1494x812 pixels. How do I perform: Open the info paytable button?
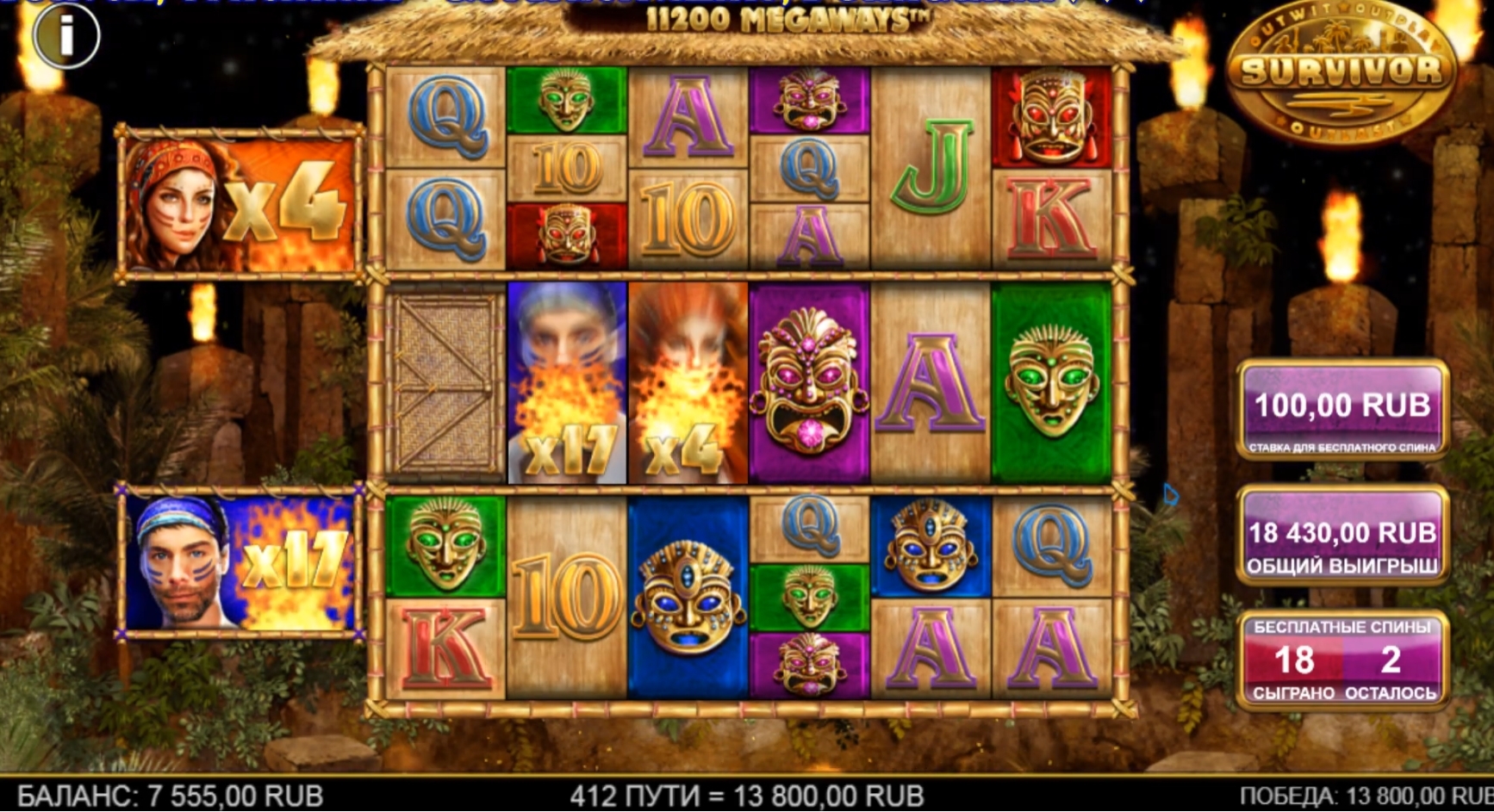66,35
